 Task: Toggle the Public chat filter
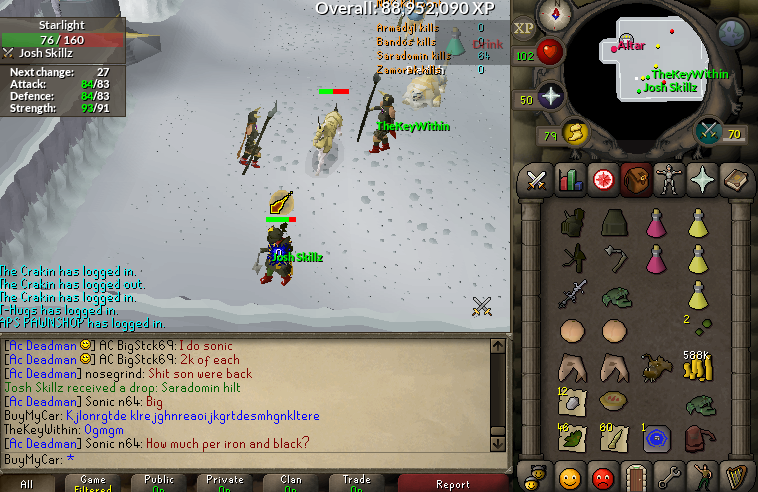[160, 483]
